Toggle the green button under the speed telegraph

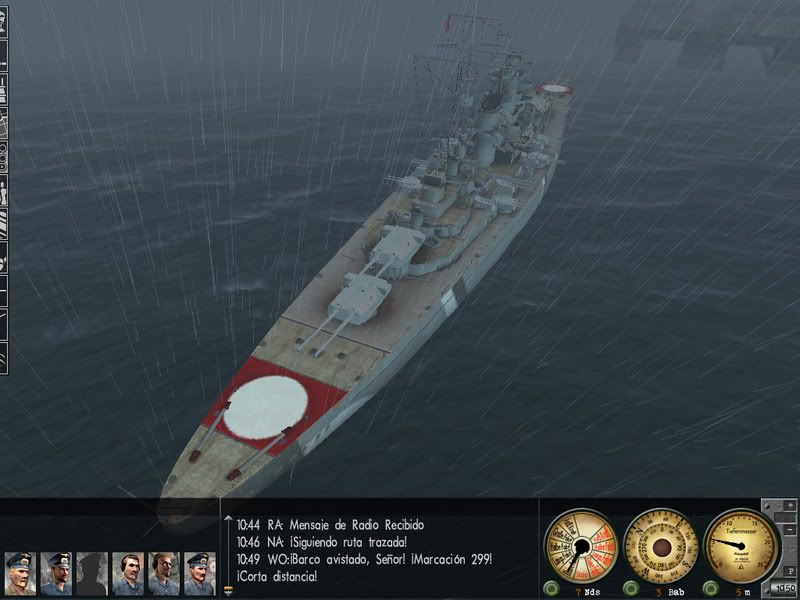[549, 587]
